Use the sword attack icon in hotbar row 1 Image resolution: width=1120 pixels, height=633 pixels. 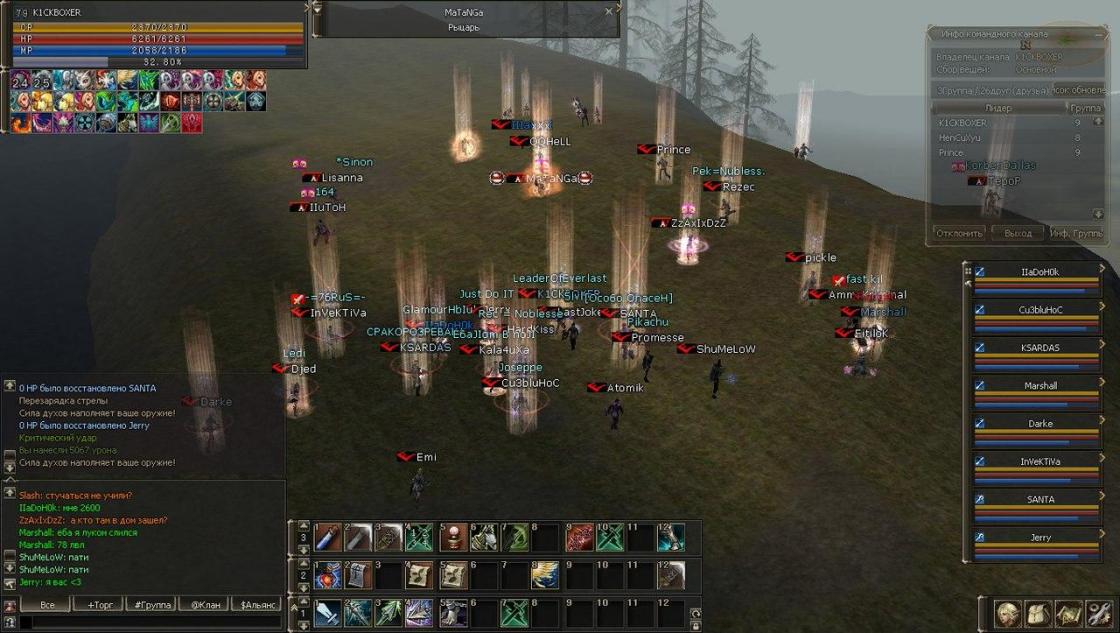pos(328,612)
